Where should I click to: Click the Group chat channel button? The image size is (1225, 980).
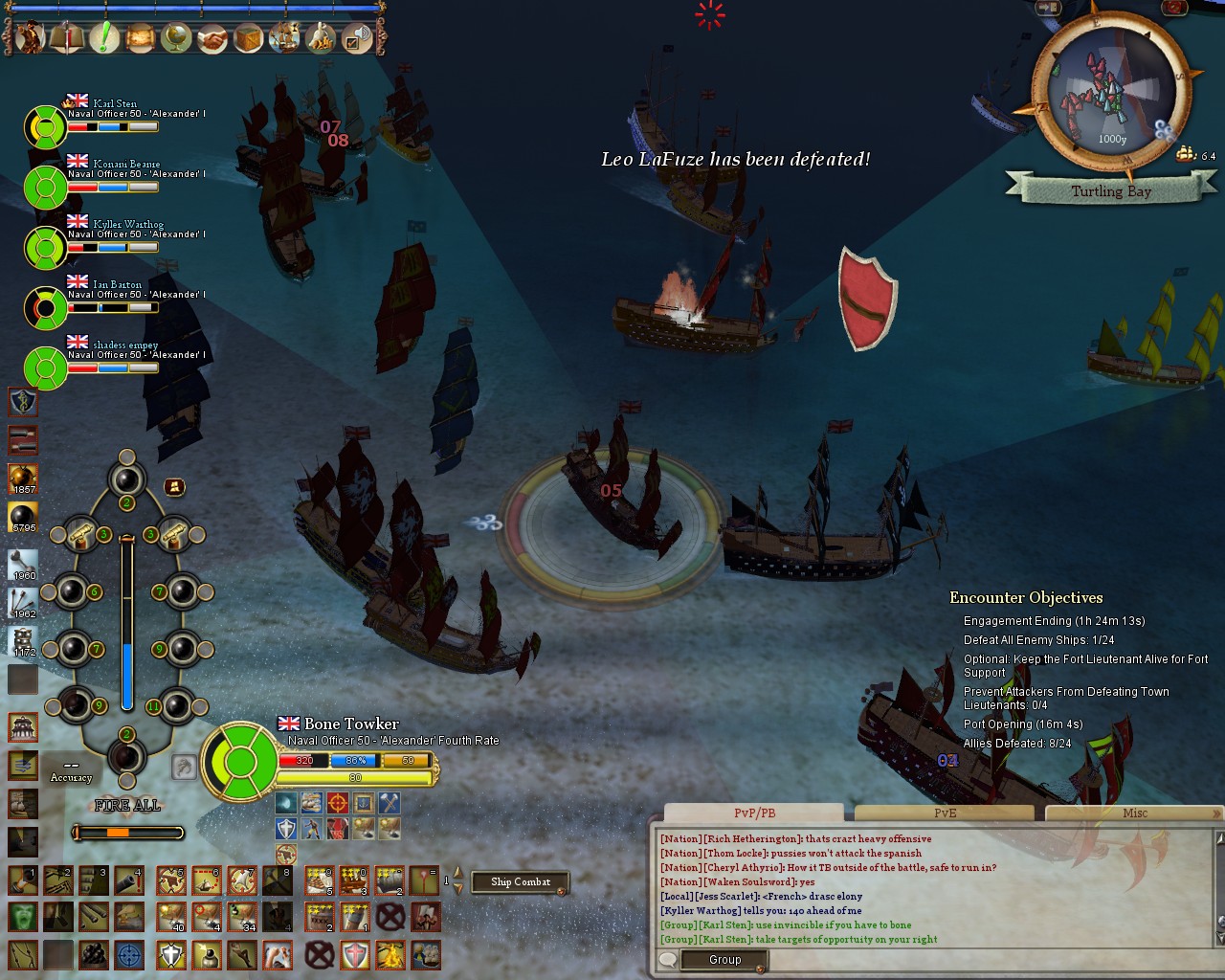[724, 960]
